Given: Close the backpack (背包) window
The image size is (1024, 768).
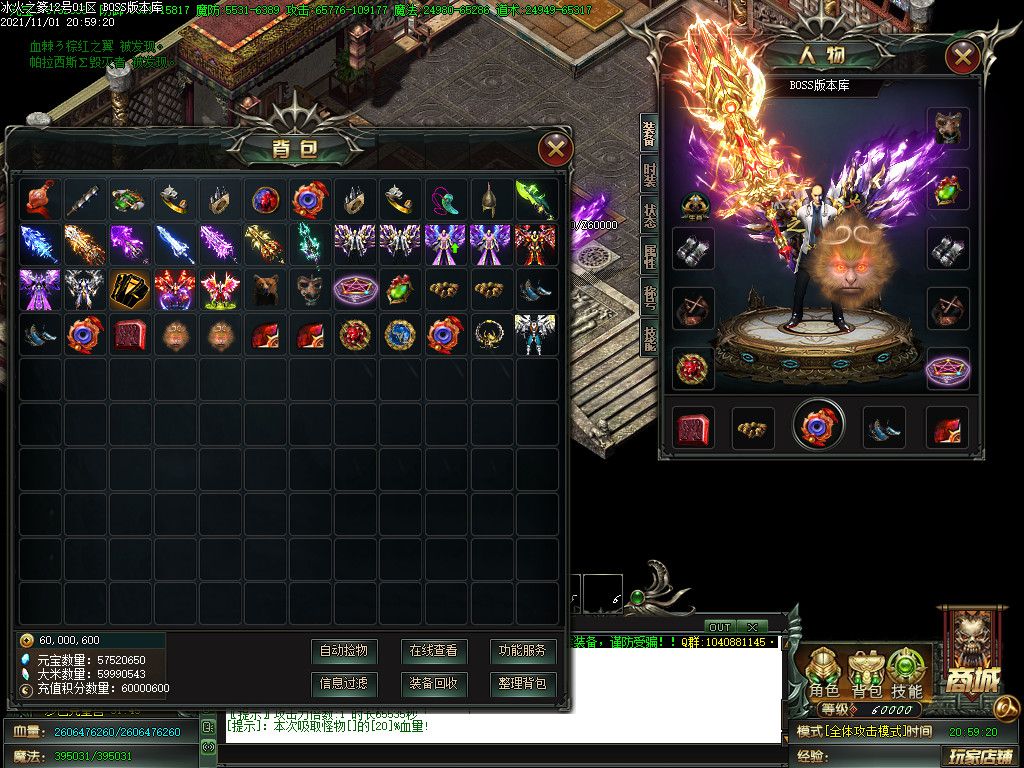Looking at the screenshot, I should 555,150.
